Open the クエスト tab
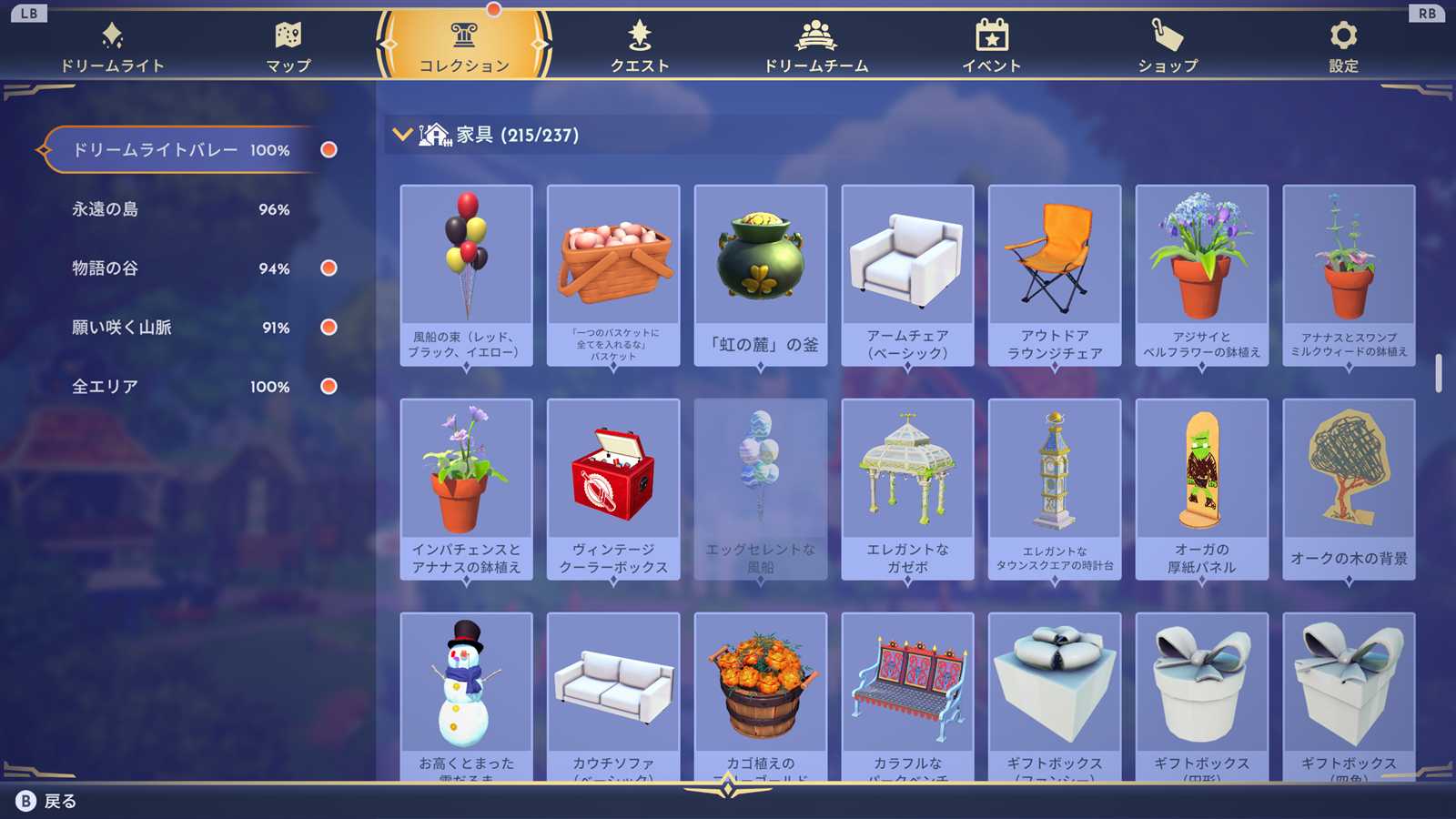 click(640, 47)
